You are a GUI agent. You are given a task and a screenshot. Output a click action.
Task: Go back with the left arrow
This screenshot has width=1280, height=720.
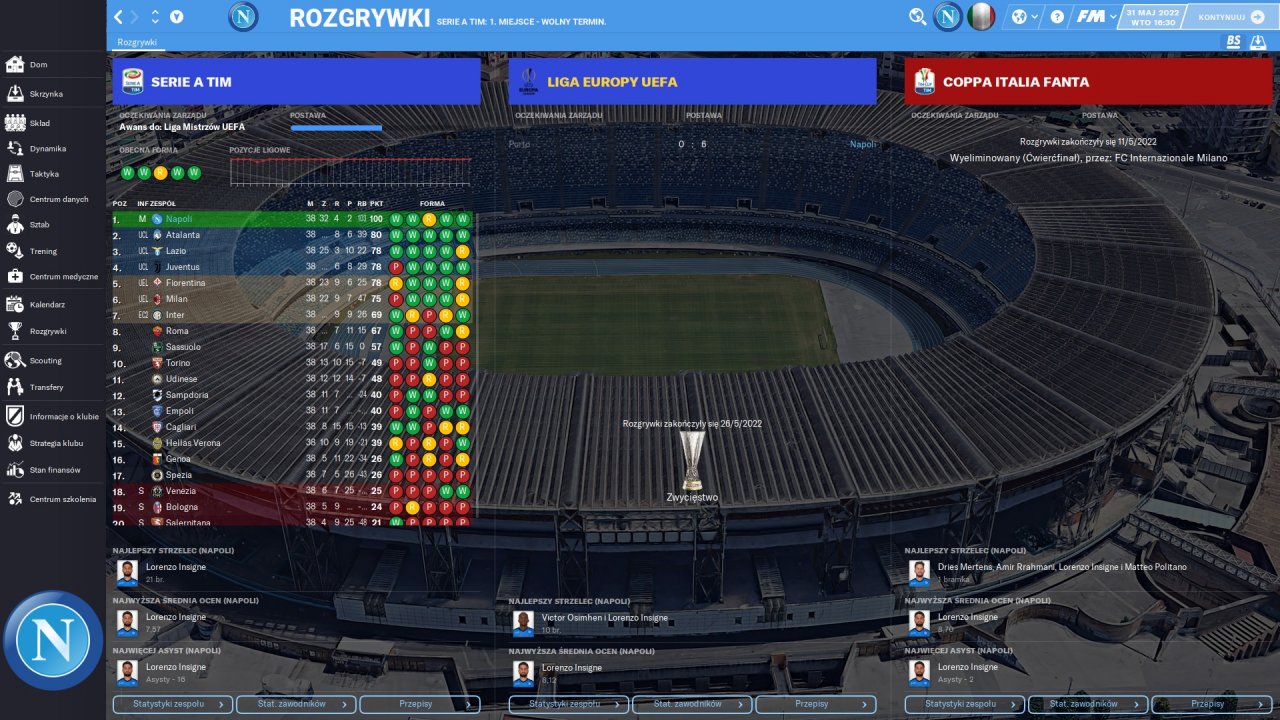click(119, 17)
